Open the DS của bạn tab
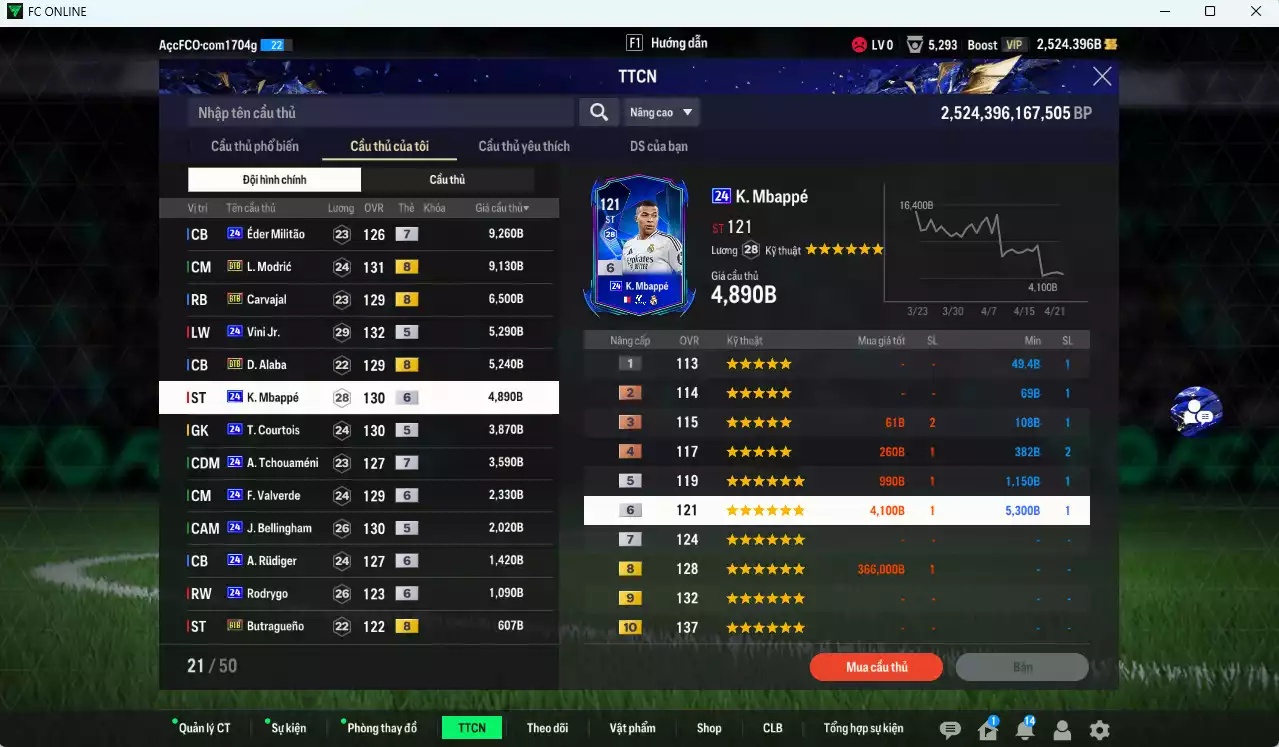The height and width of the screenshot is (747, 1279). tap(658, 146)
